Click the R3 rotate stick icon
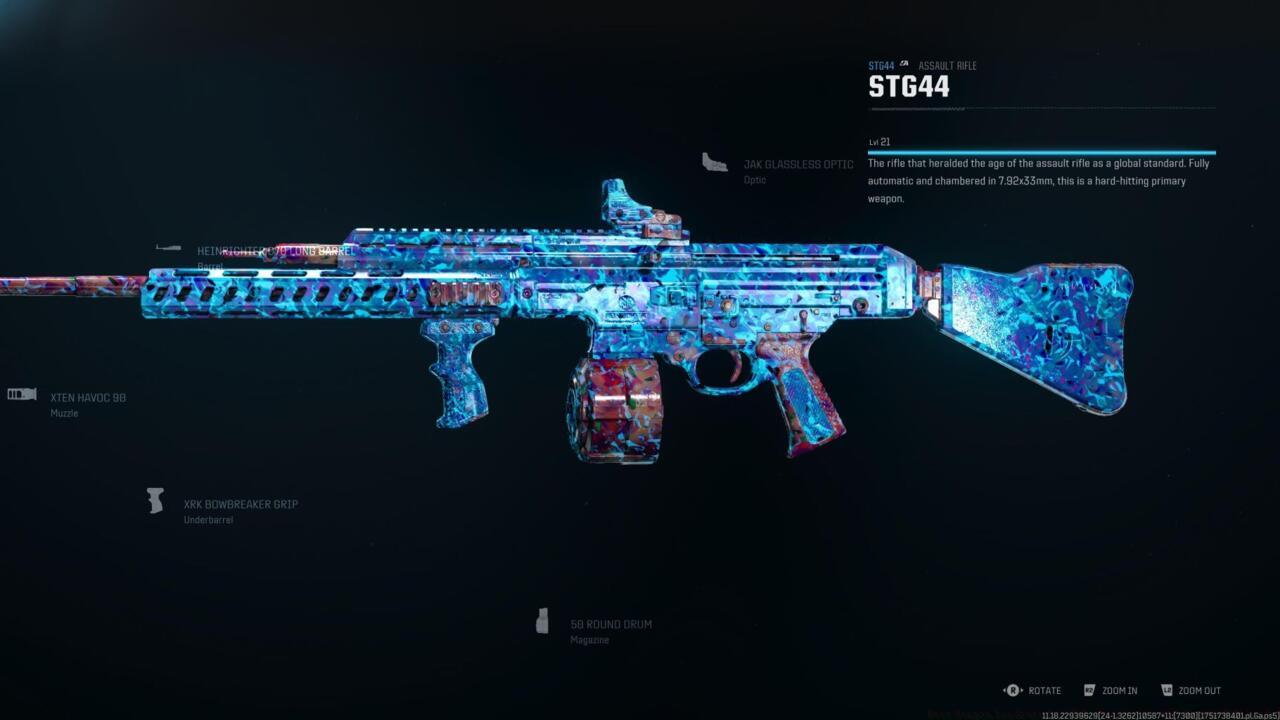 tap(1011, 690)
